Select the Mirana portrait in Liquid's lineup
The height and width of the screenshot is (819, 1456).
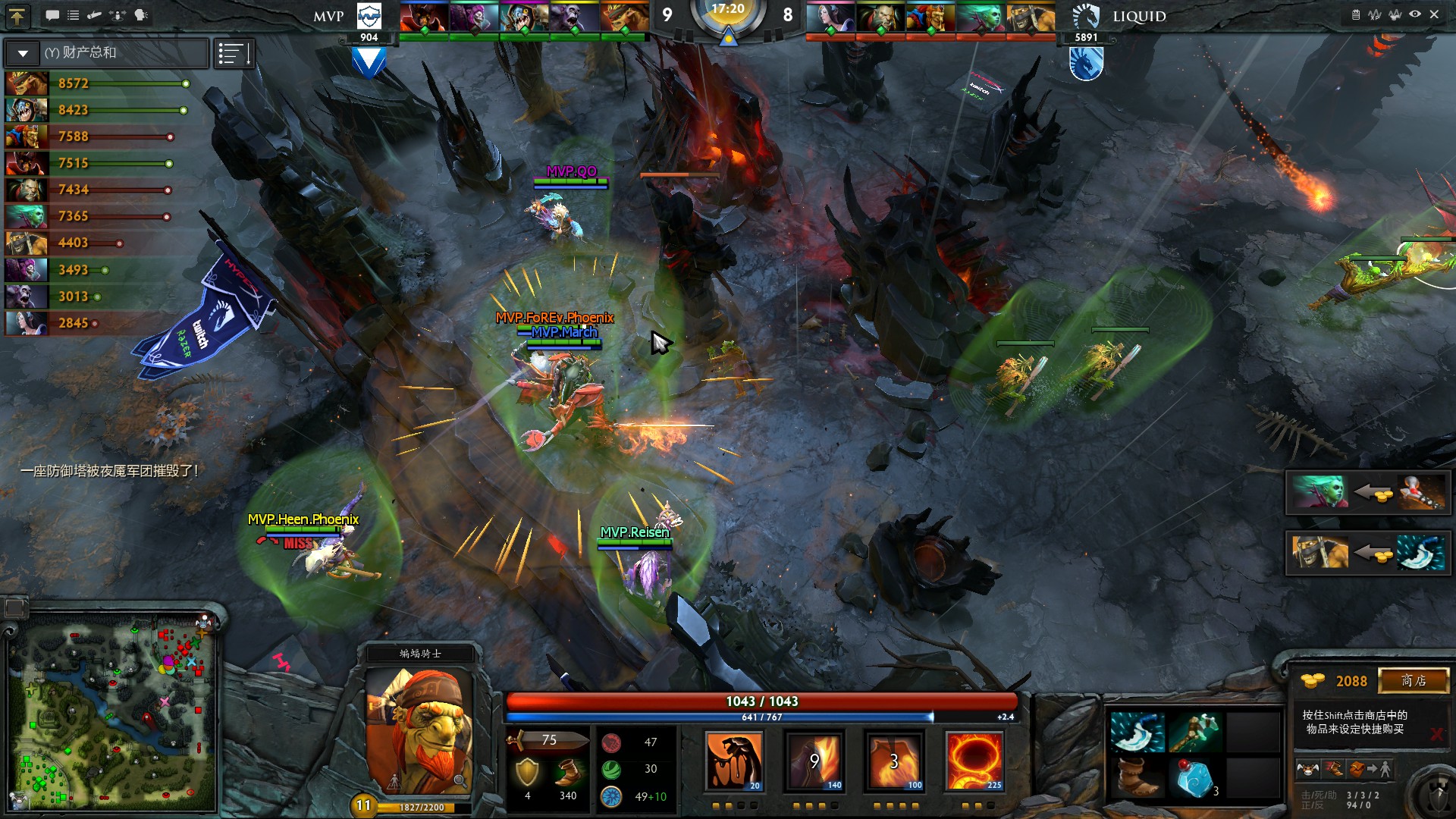[830, 17]
